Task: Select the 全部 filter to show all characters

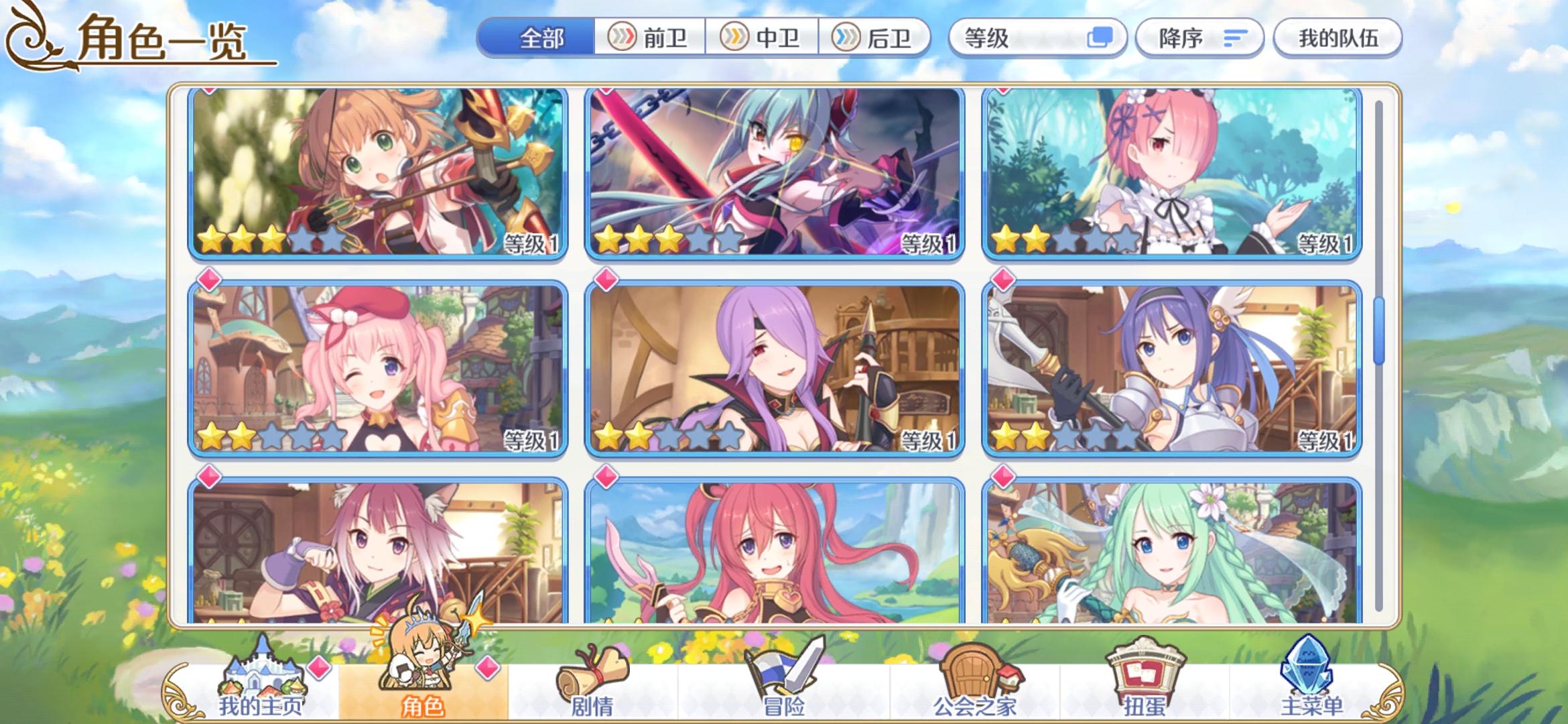Action: pos(540,38)
